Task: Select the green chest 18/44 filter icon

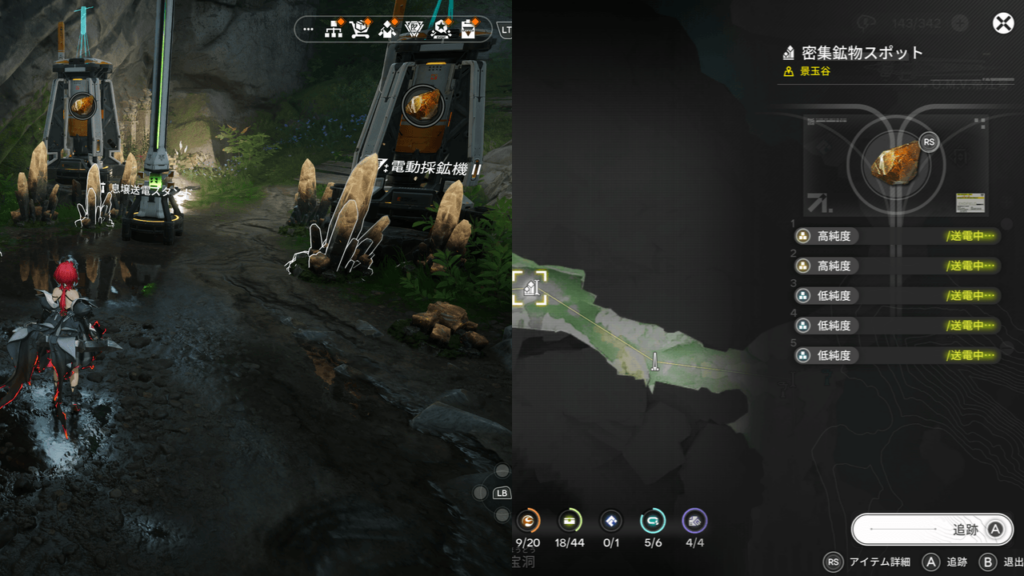Action: [570, 521]
